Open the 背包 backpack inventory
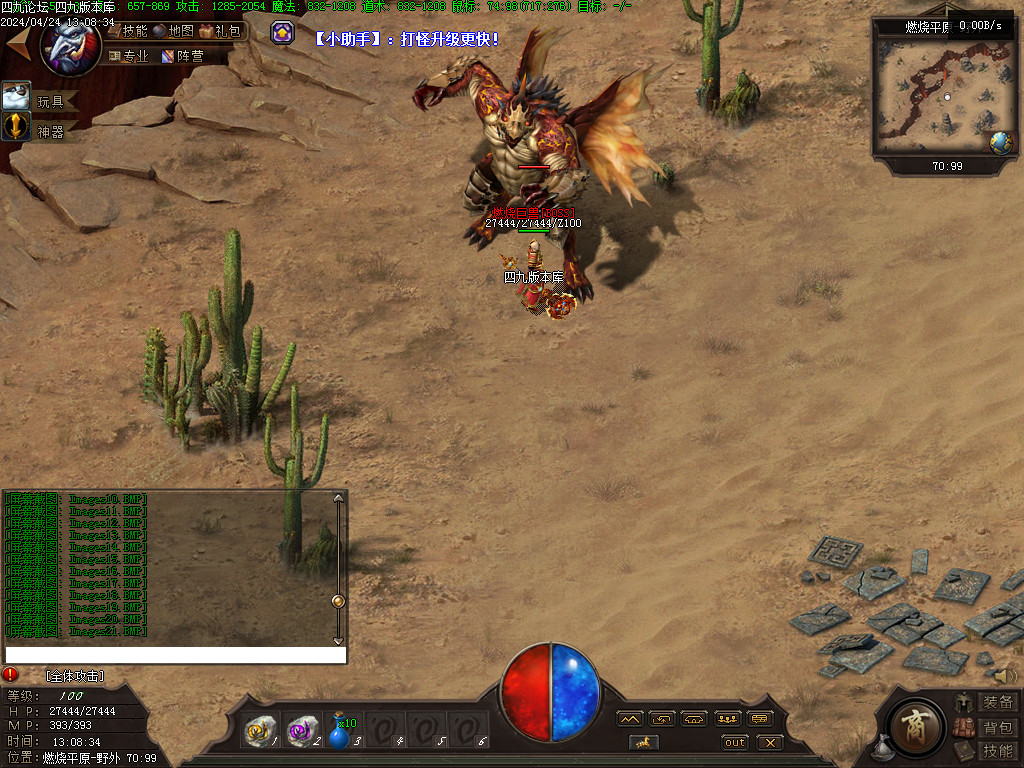 [x=997, y=727]
